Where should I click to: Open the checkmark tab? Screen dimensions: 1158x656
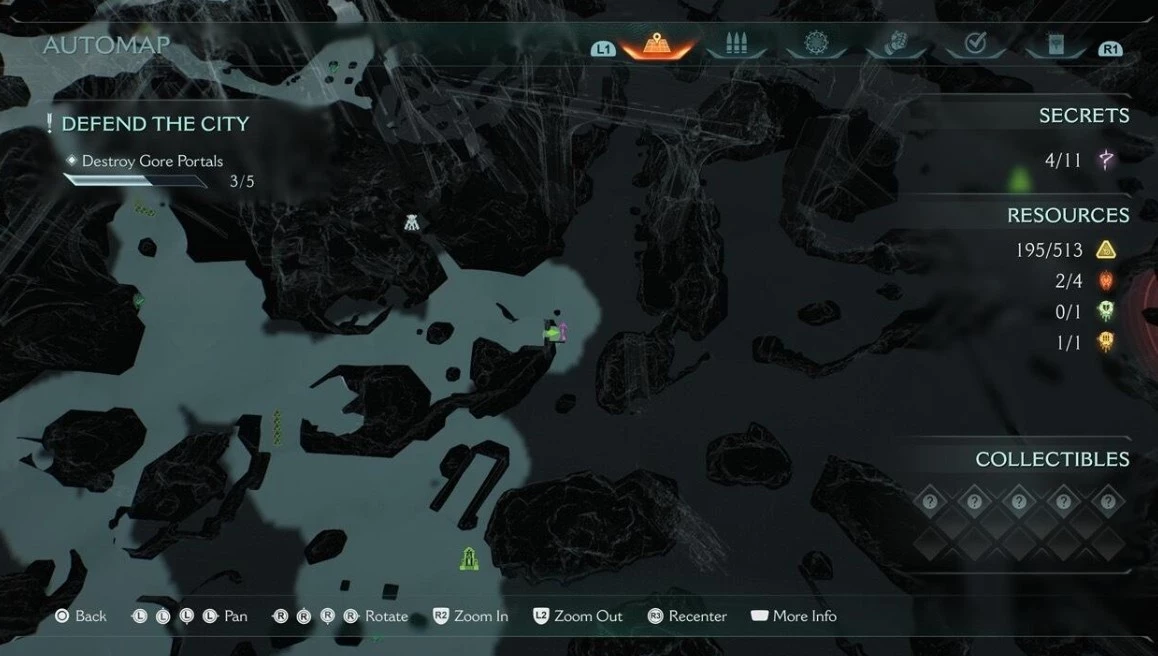pyautogui.click(x=975, y=45)
